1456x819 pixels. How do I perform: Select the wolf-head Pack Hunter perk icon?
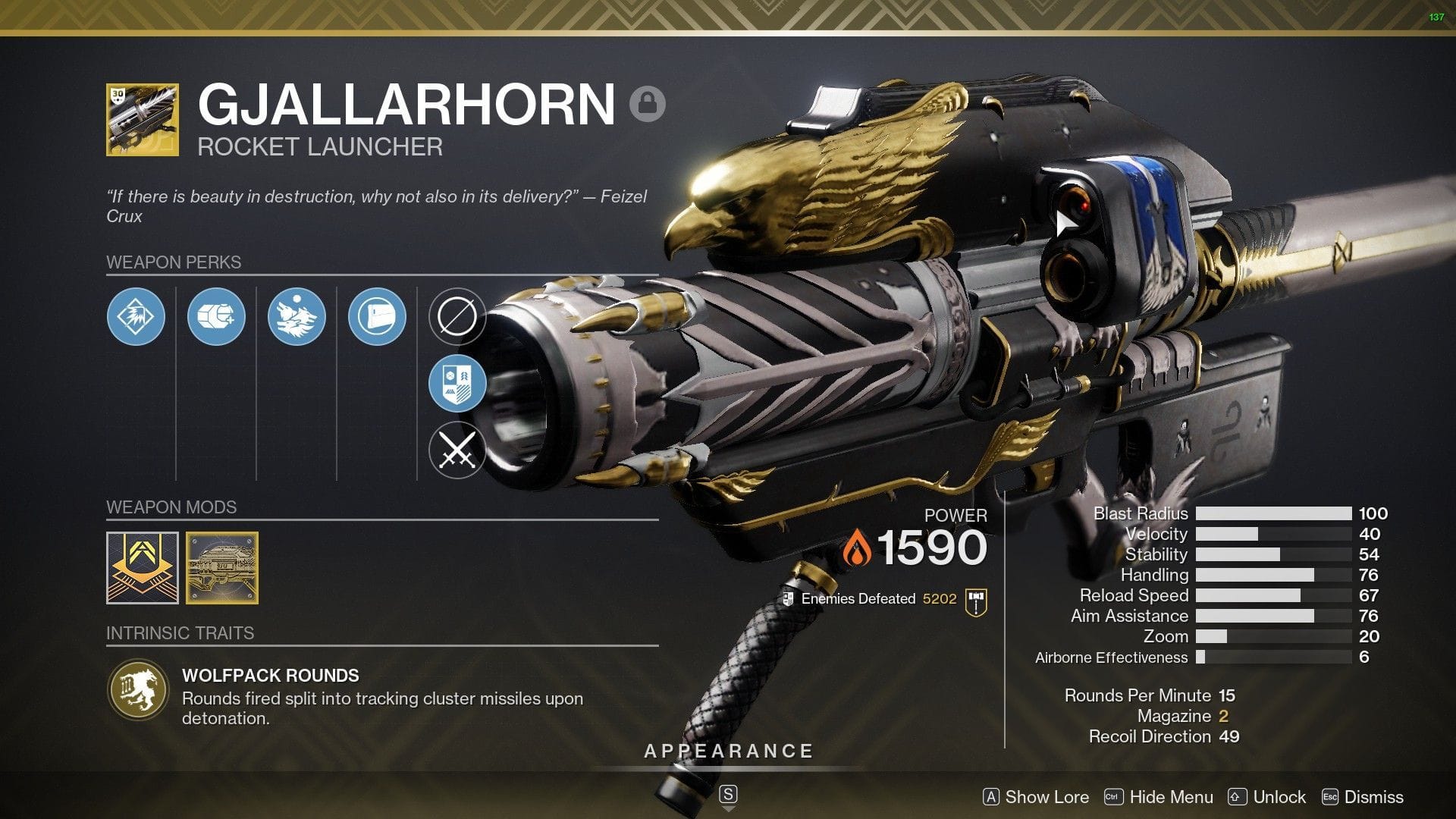tap(297, 318)
